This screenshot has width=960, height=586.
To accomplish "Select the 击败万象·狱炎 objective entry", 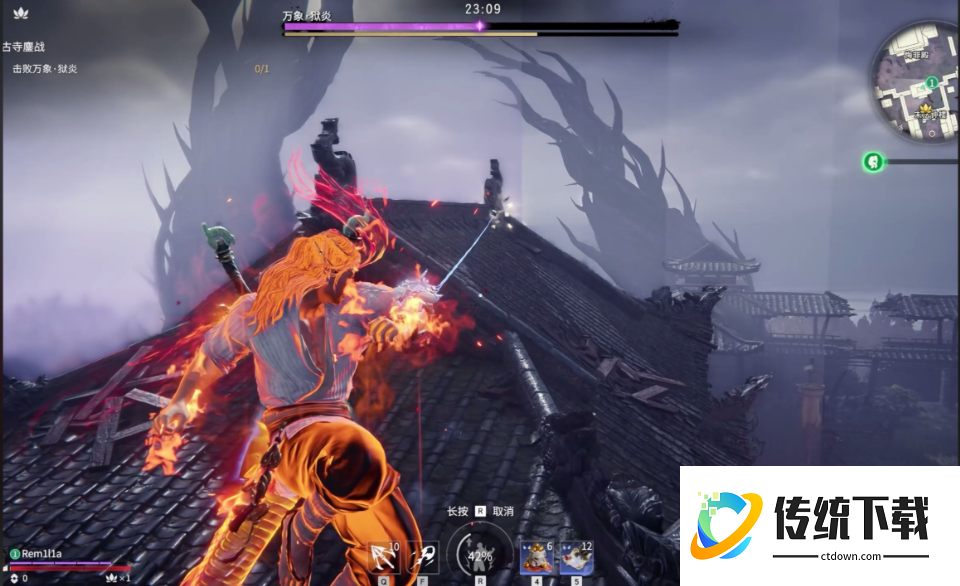I will pos(45,69).
